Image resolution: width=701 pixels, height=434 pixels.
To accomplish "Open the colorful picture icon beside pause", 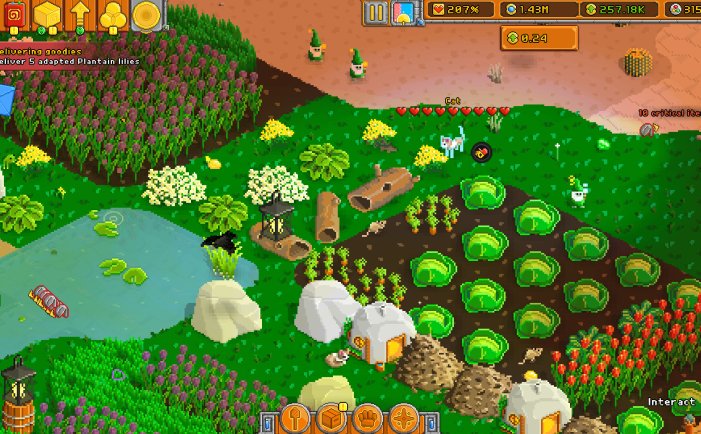I will [x=404, y=12].
